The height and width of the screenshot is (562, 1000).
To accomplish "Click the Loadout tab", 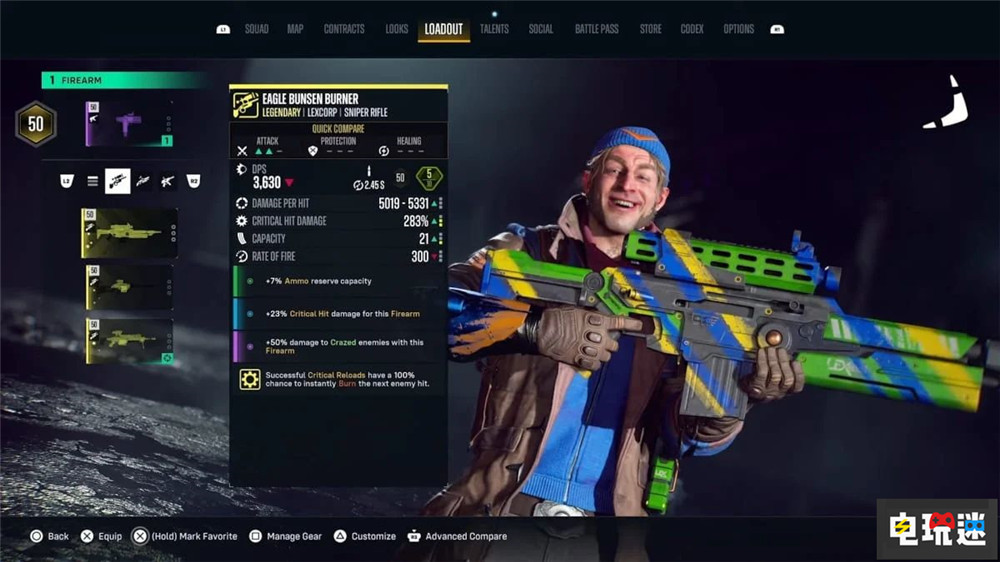I will (x=443, y=29).
